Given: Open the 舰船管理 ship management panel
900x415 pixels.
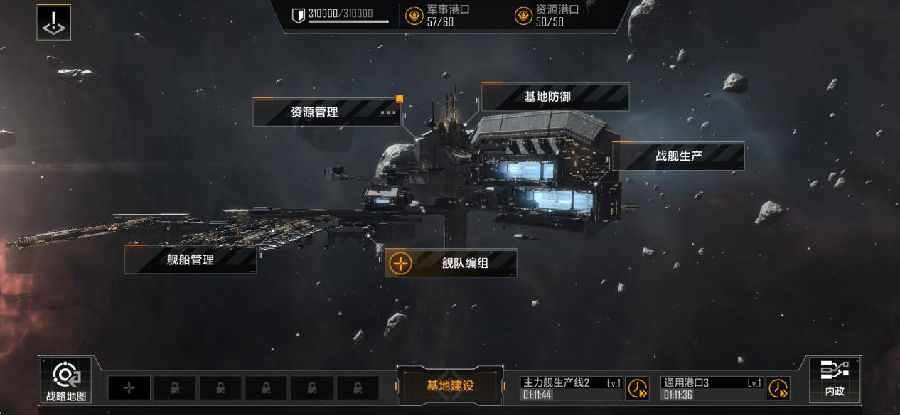Looking at the screenshot, I should click(x=190, y=259).
